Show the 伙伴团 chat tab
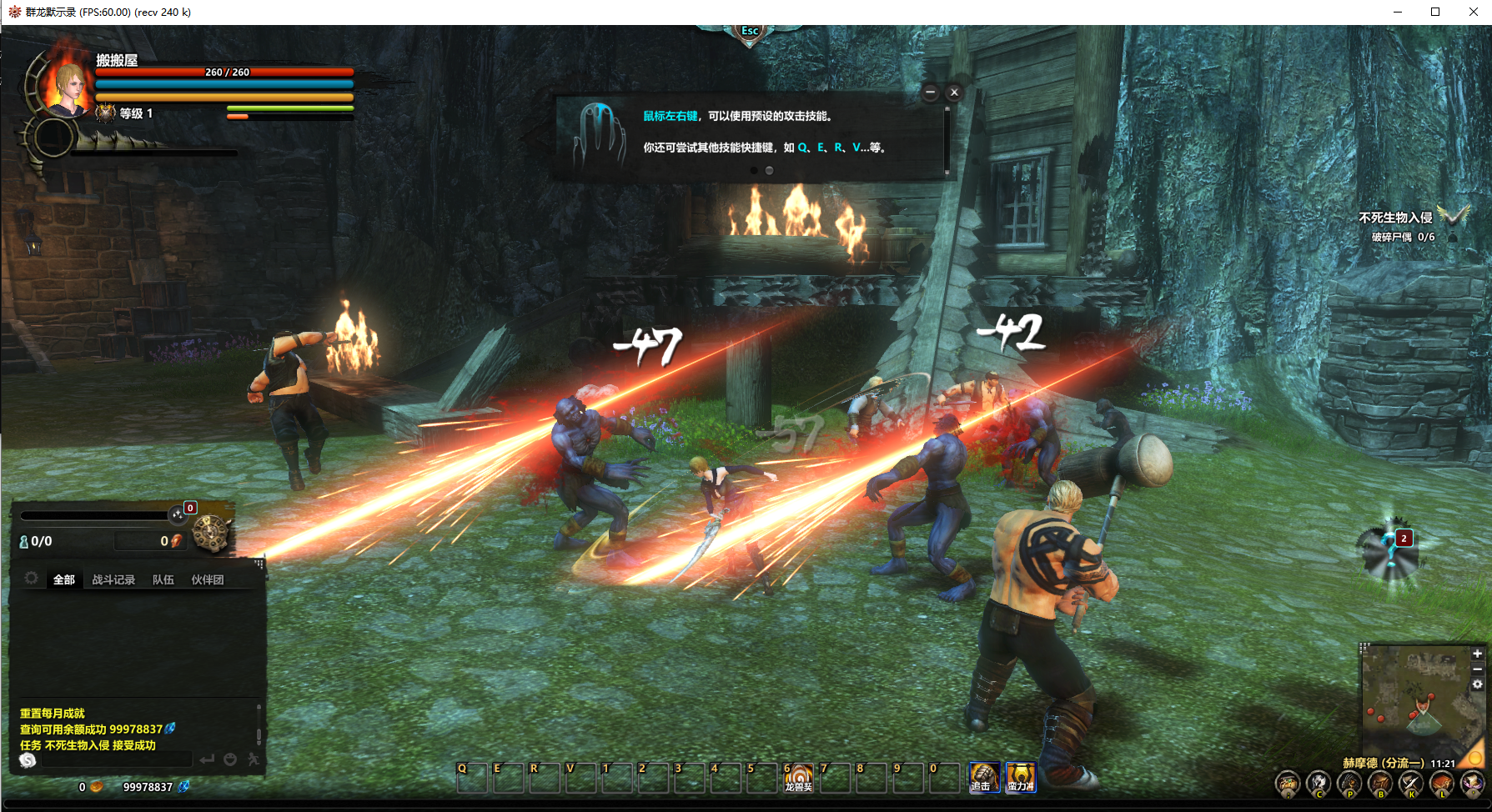The width and height of the screenshot is (1492, 812). point(208,579)
